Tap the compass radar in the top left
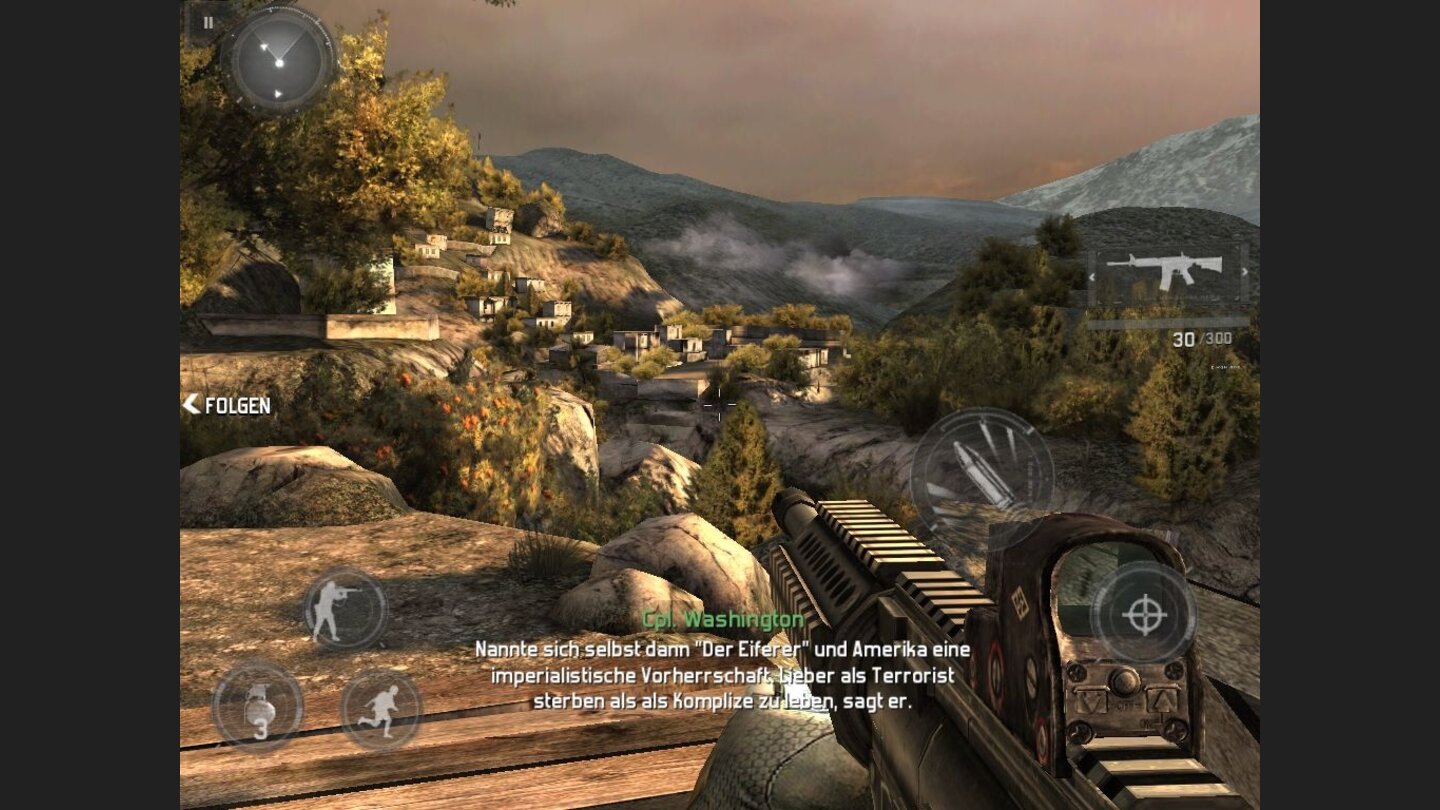The height and width of the screenshot is (810, 1440). (280, 62)
